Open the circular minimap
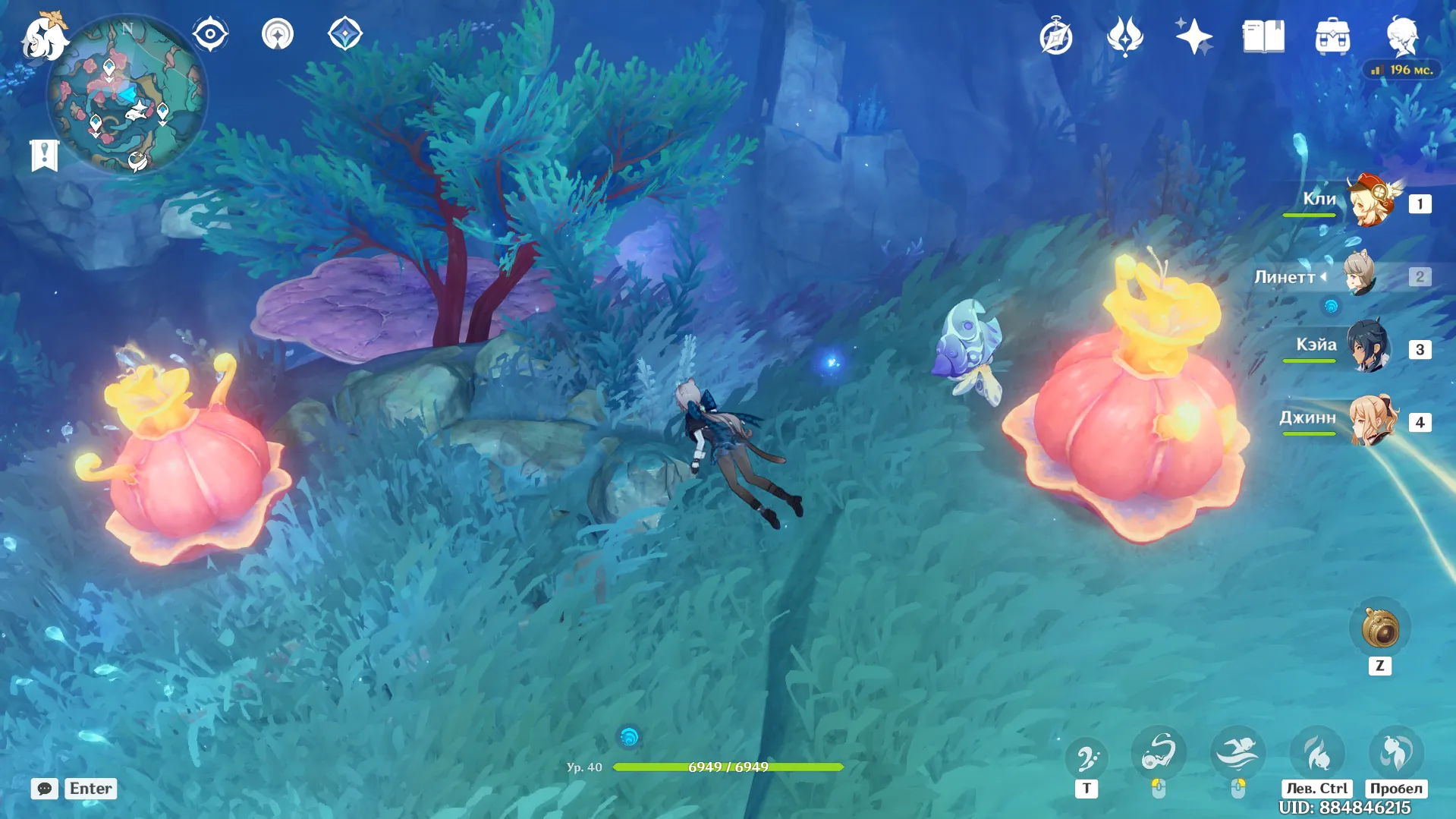The image size is (1456, 819). click(127, 96)
